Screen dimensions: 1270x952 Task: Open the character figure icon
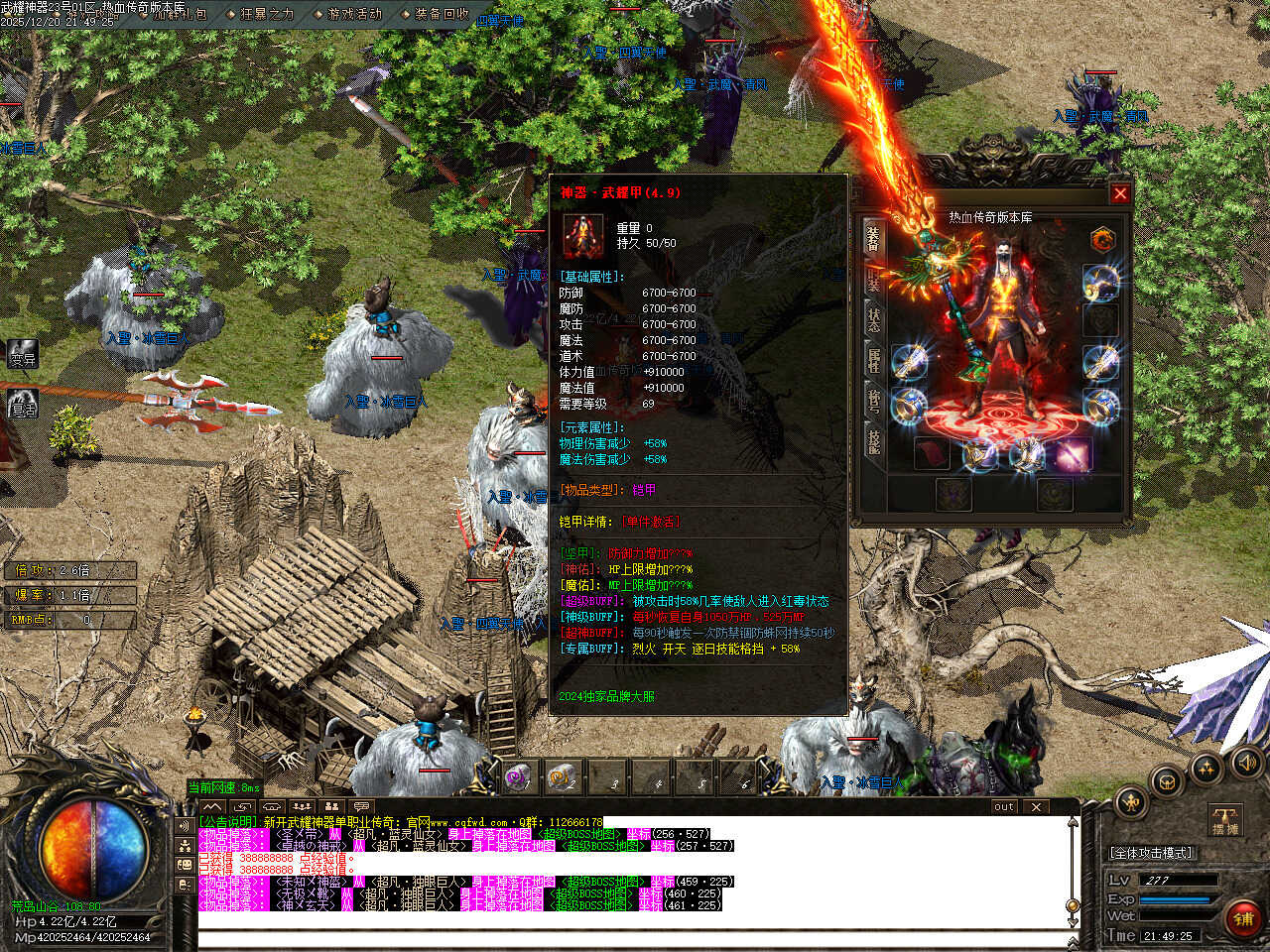tap(1130, 801)
